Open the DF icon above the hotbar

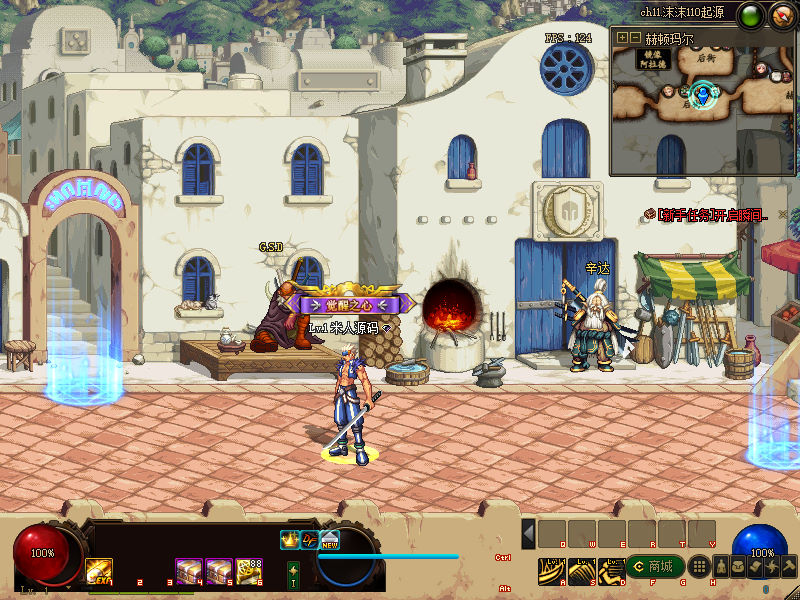click(x=310, y=540)
